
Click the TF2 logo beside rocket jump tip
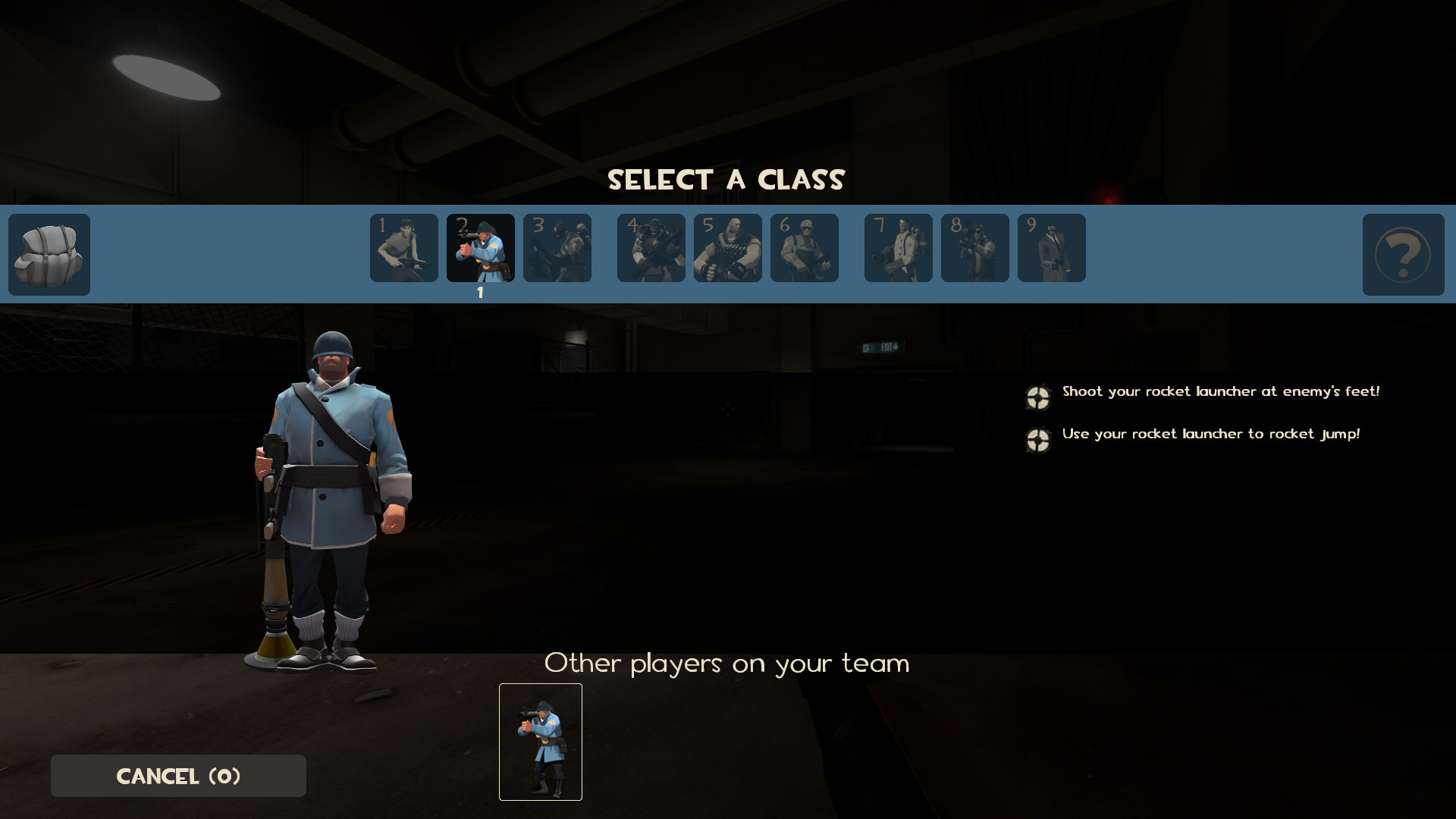[1037, 440]
